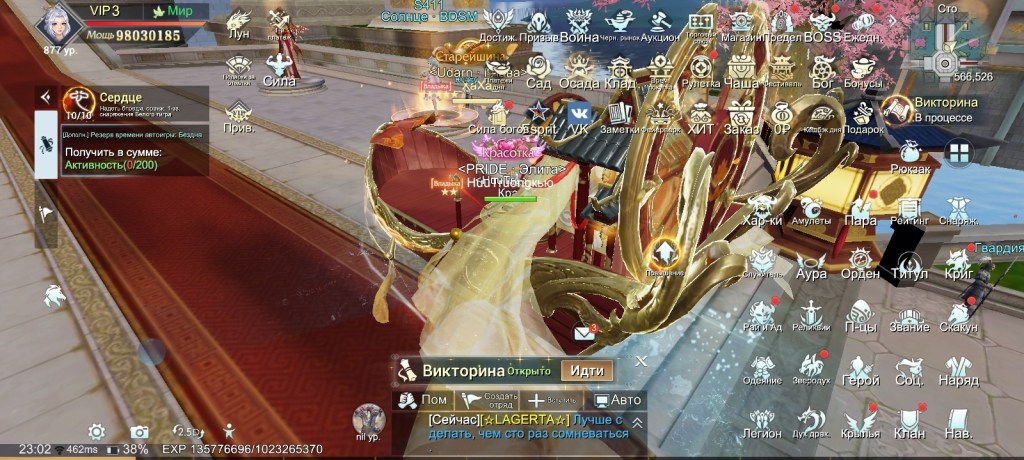Tap the Идти button for Викторина
The image size is (1024, 460).
[587, 370]
